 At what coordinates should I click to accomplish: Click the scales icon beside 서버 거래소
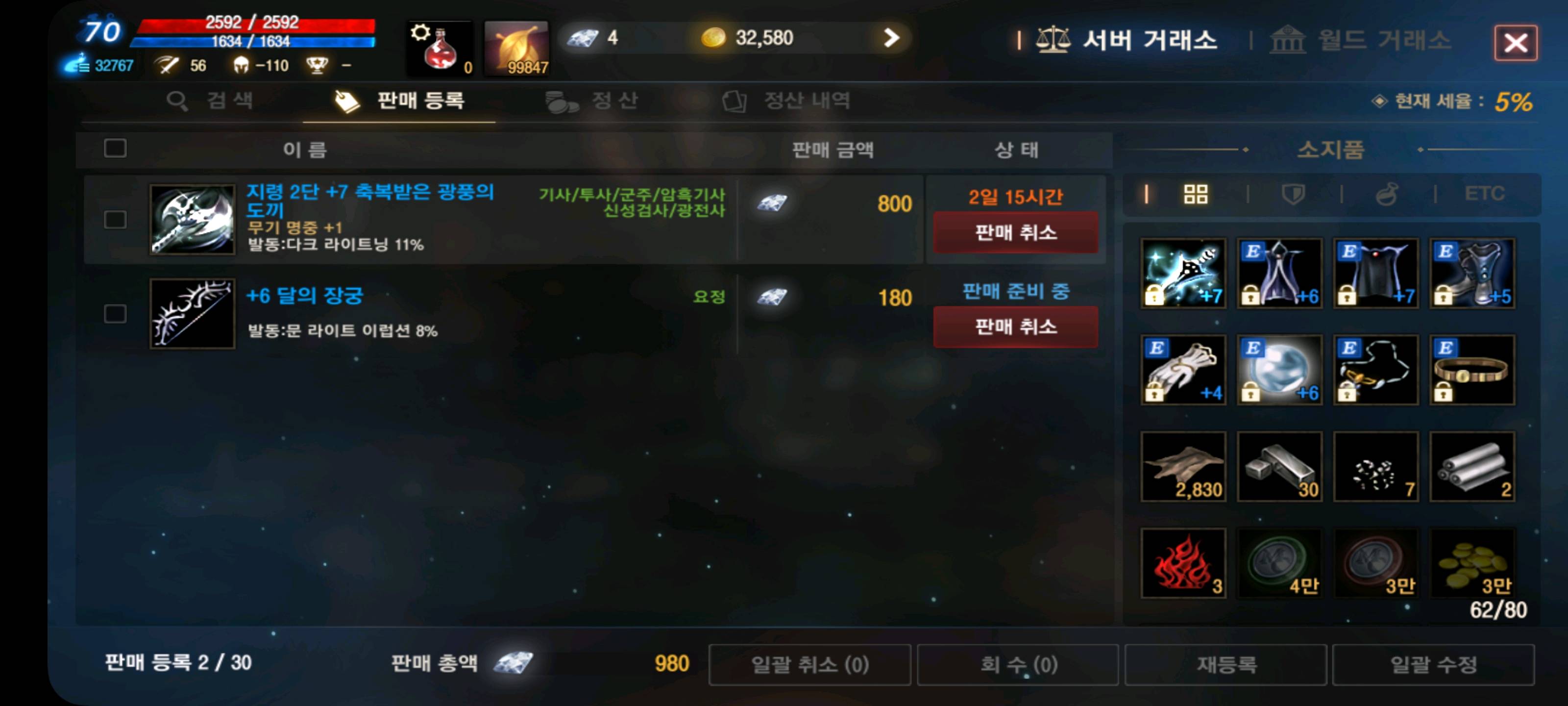tap(1055, 40)
